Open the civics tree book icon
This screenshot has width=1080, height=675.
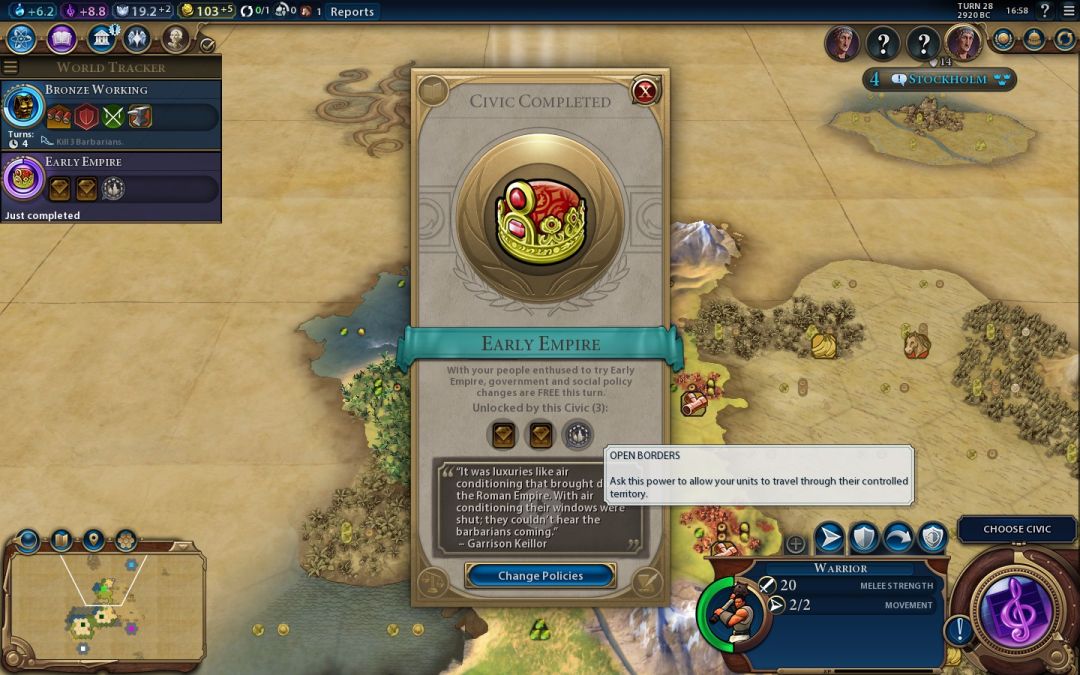[61, 39]
